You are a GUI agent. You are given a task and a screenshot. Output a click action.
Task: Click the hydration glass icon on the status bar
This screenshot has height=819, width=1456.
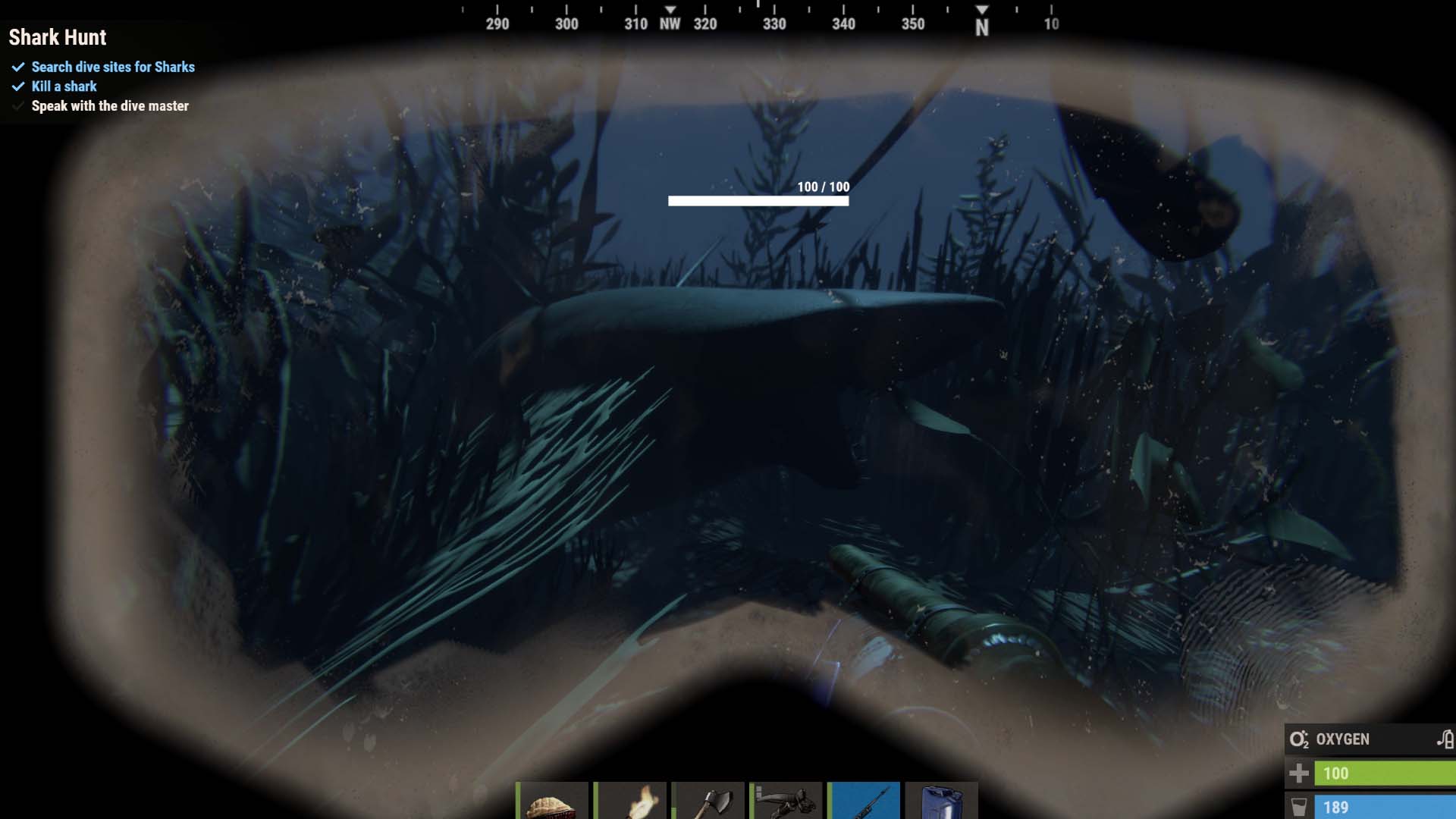click(1299, 807)
